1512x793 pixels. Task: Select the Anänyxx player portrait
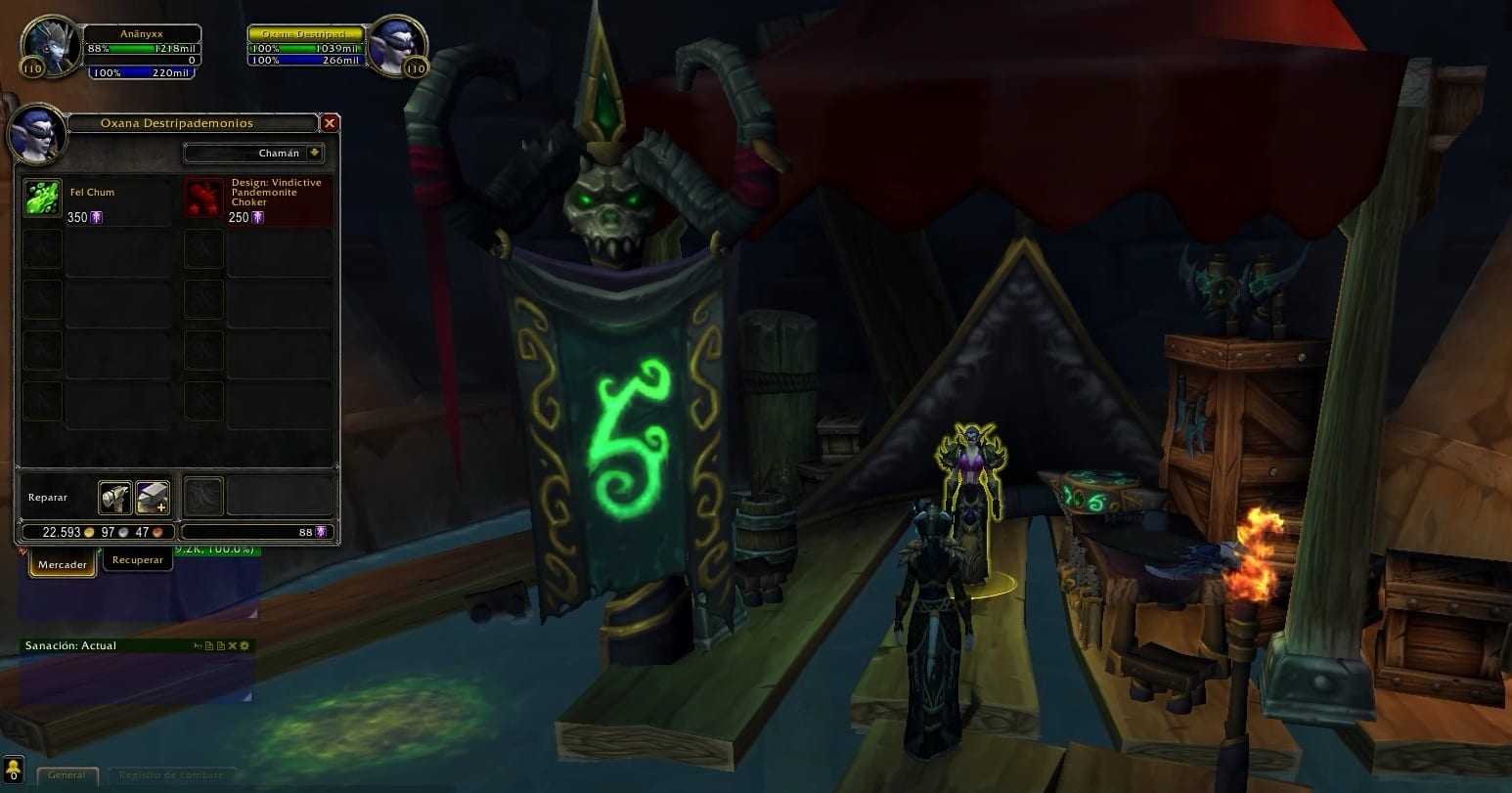pos(51,45)
